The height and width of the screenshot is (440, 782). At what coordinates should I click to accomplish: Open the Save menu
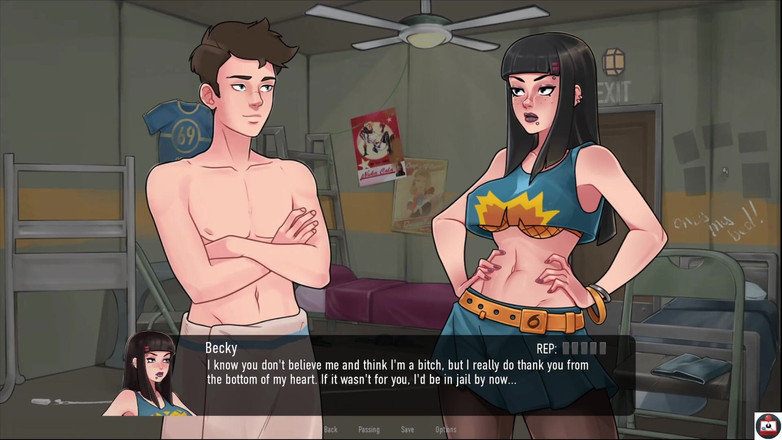pyautogui.click(x=407, y=429)
